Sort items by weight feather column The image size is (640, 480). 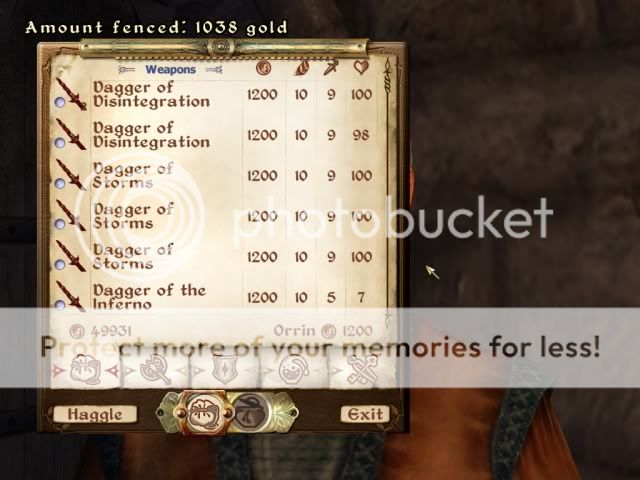tap(302, 69)
